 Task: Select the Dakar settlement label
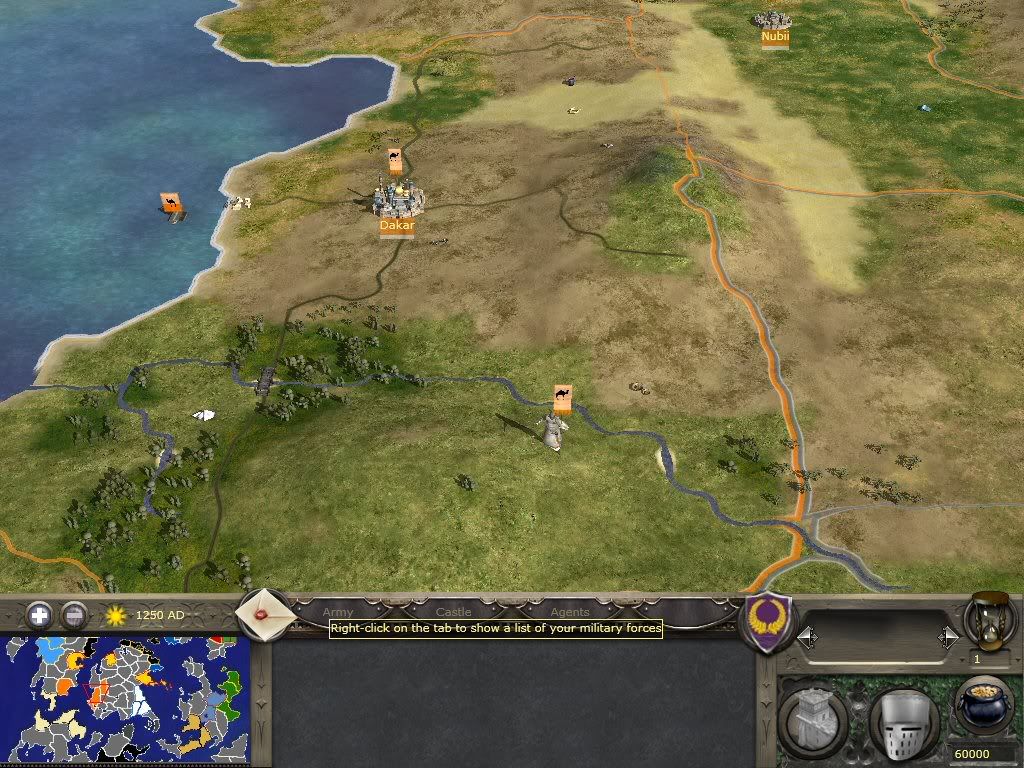[x=397, y=226]
